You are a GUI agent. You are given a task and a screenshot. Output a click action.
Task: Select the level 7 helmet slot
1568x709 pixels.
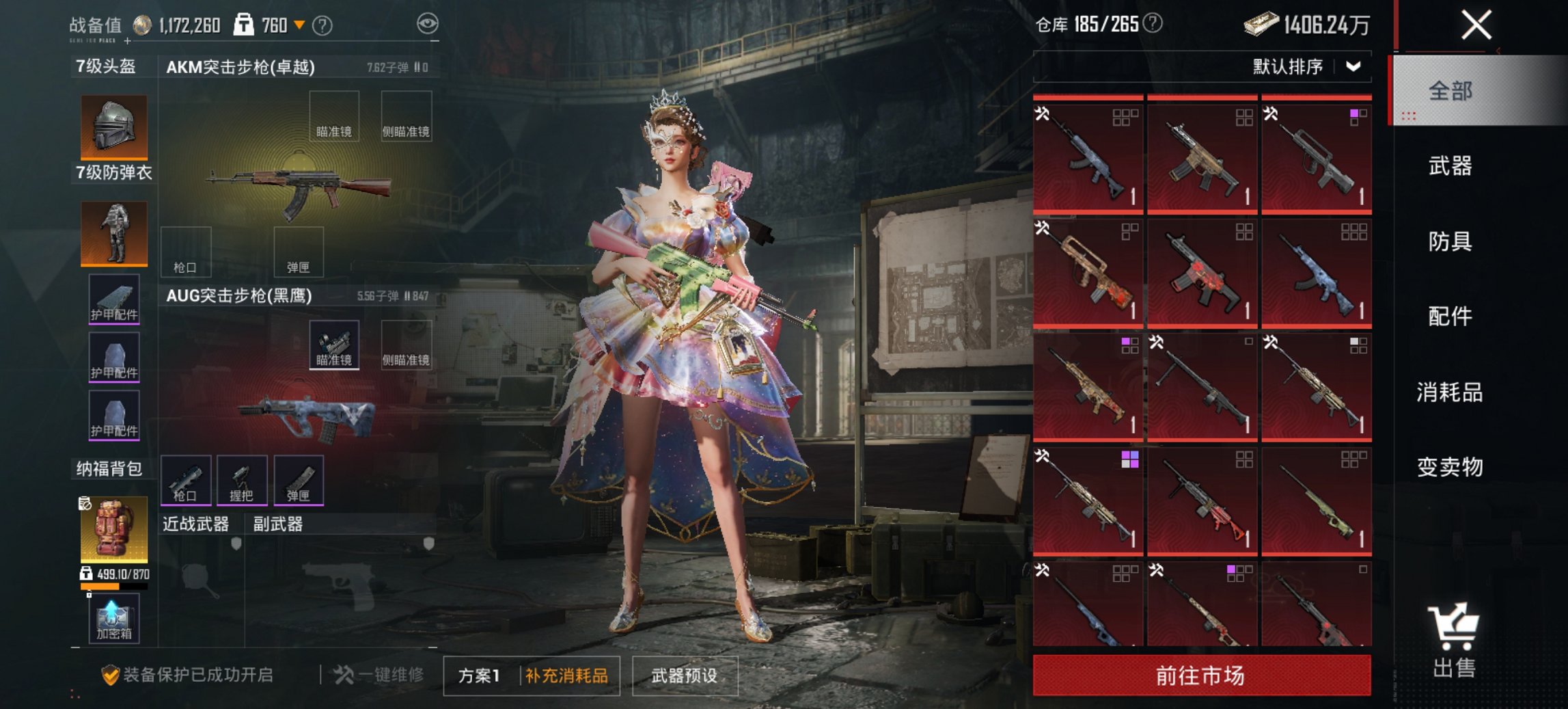pyautogui.click(x=114, y=127)
